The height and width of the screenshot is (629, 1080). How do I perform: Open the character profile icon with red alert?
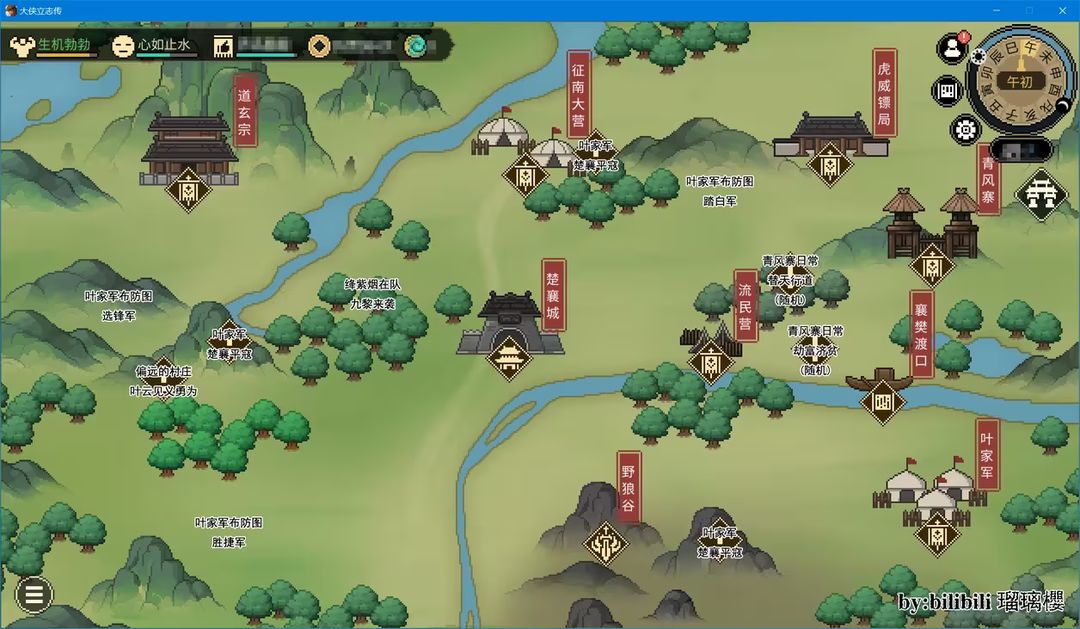952,49
